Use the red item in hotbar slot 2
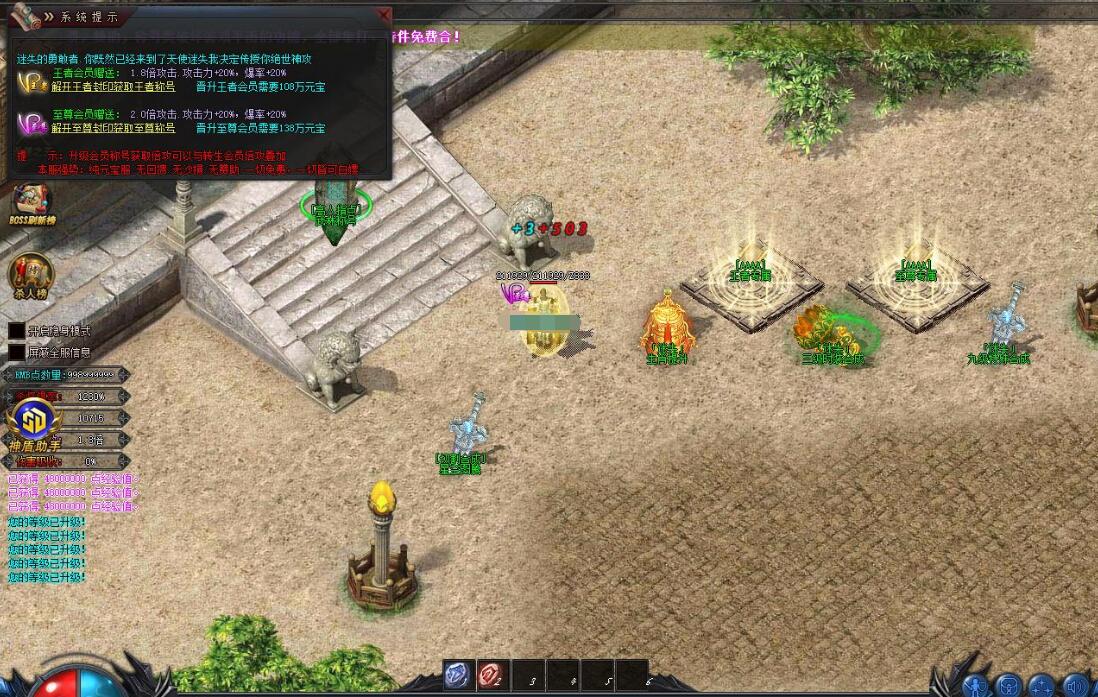The height and width of the screenshot is (697, 1098). (491, 676)
